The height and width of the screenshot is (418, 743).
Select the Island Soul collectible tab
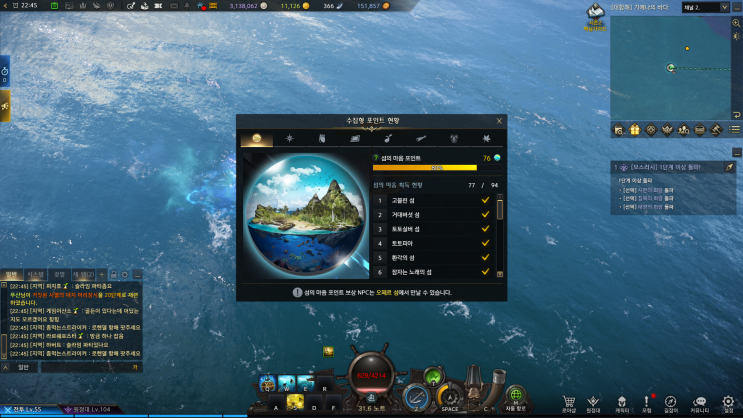256,138
